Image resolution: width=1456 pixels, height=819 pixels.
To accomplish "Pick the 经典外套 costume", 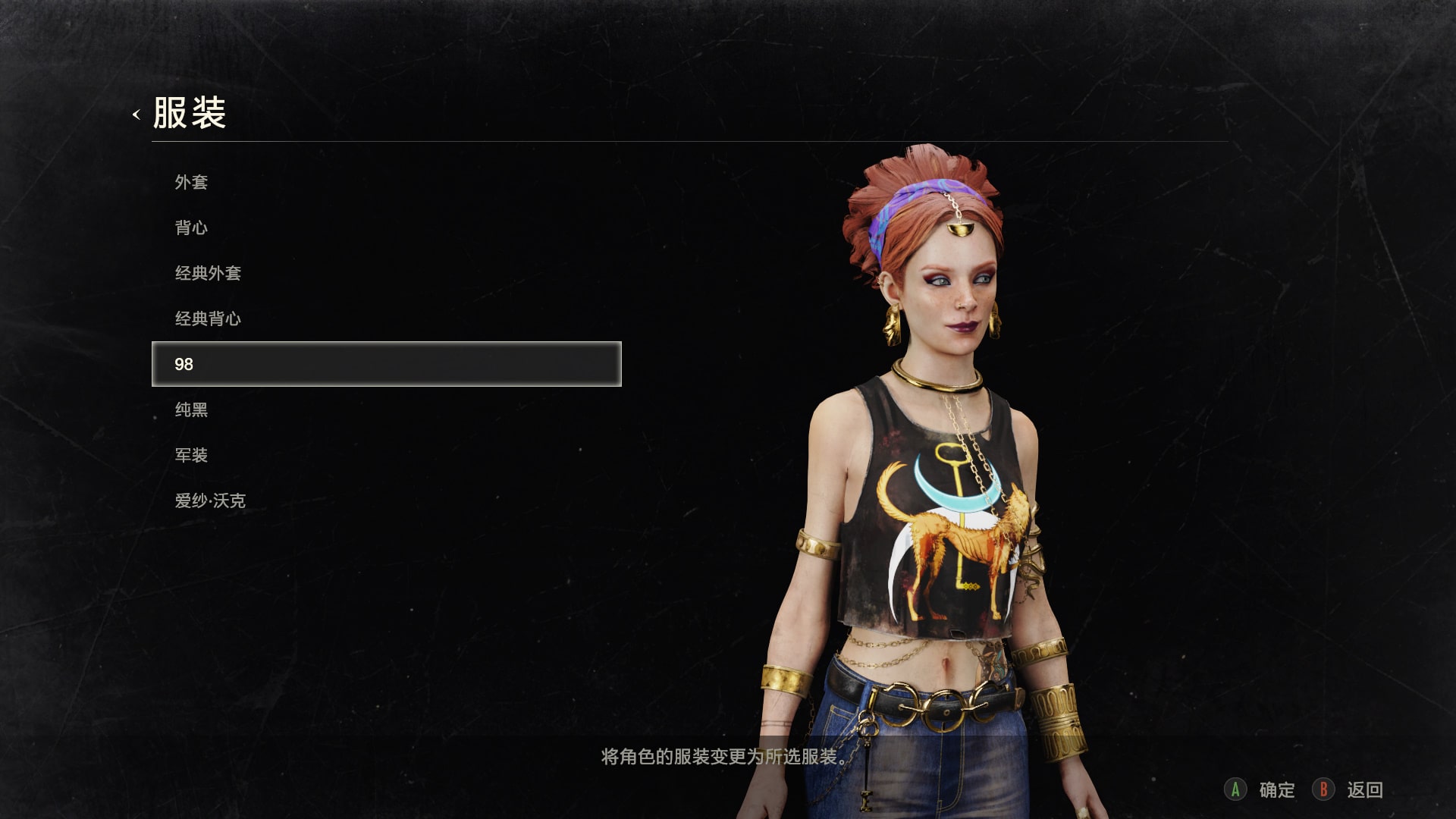I will pos(208,273).
